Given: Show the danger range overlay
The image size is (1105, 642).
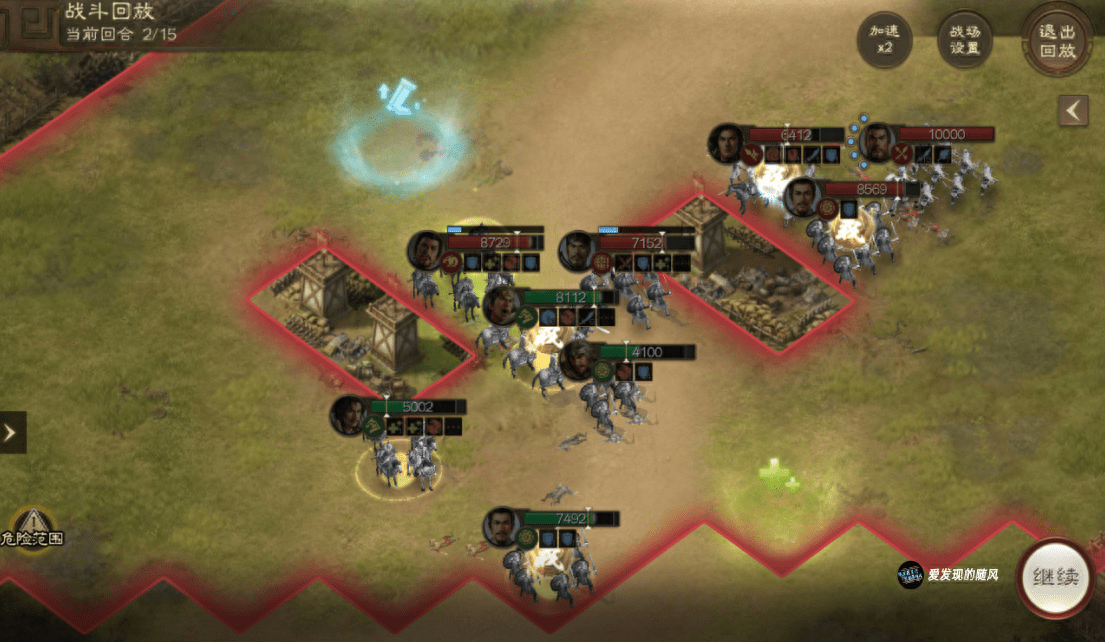Looking at the screenshot, I should point(33,527).
